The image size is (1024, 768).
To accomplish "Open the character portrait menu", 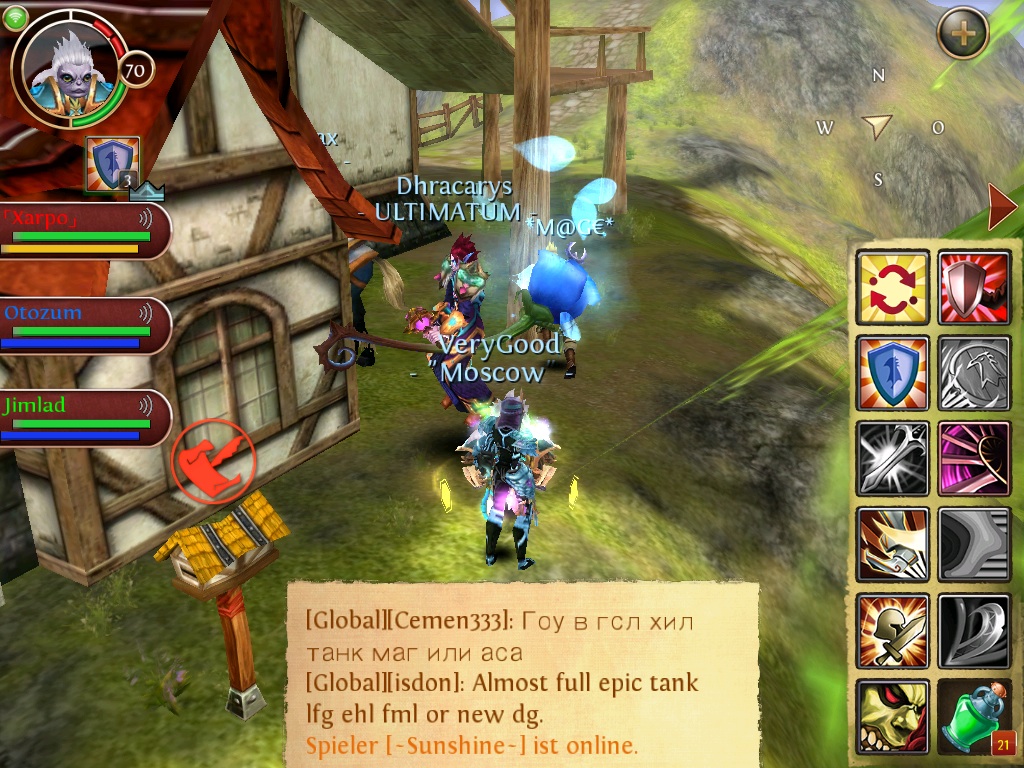I will point(68,68).
